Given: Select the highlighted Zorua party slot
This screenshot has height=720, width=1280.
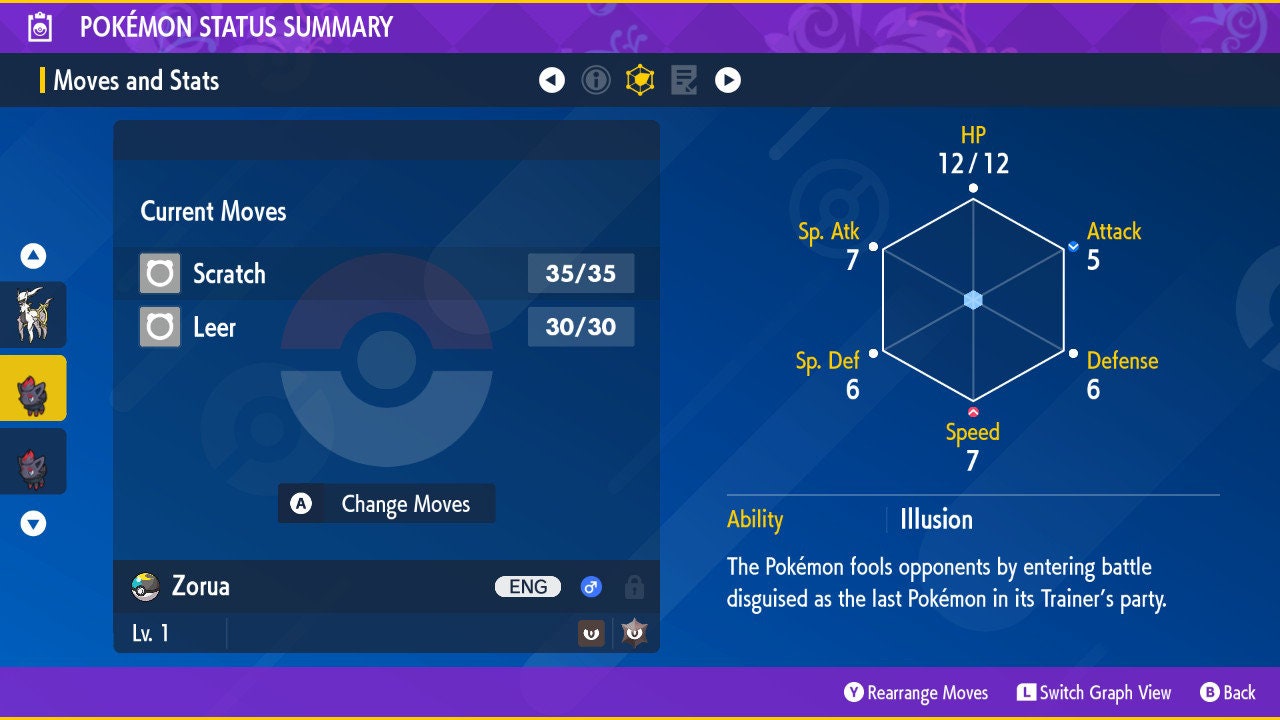Looking at the screenshot, I should coord(33,388).
